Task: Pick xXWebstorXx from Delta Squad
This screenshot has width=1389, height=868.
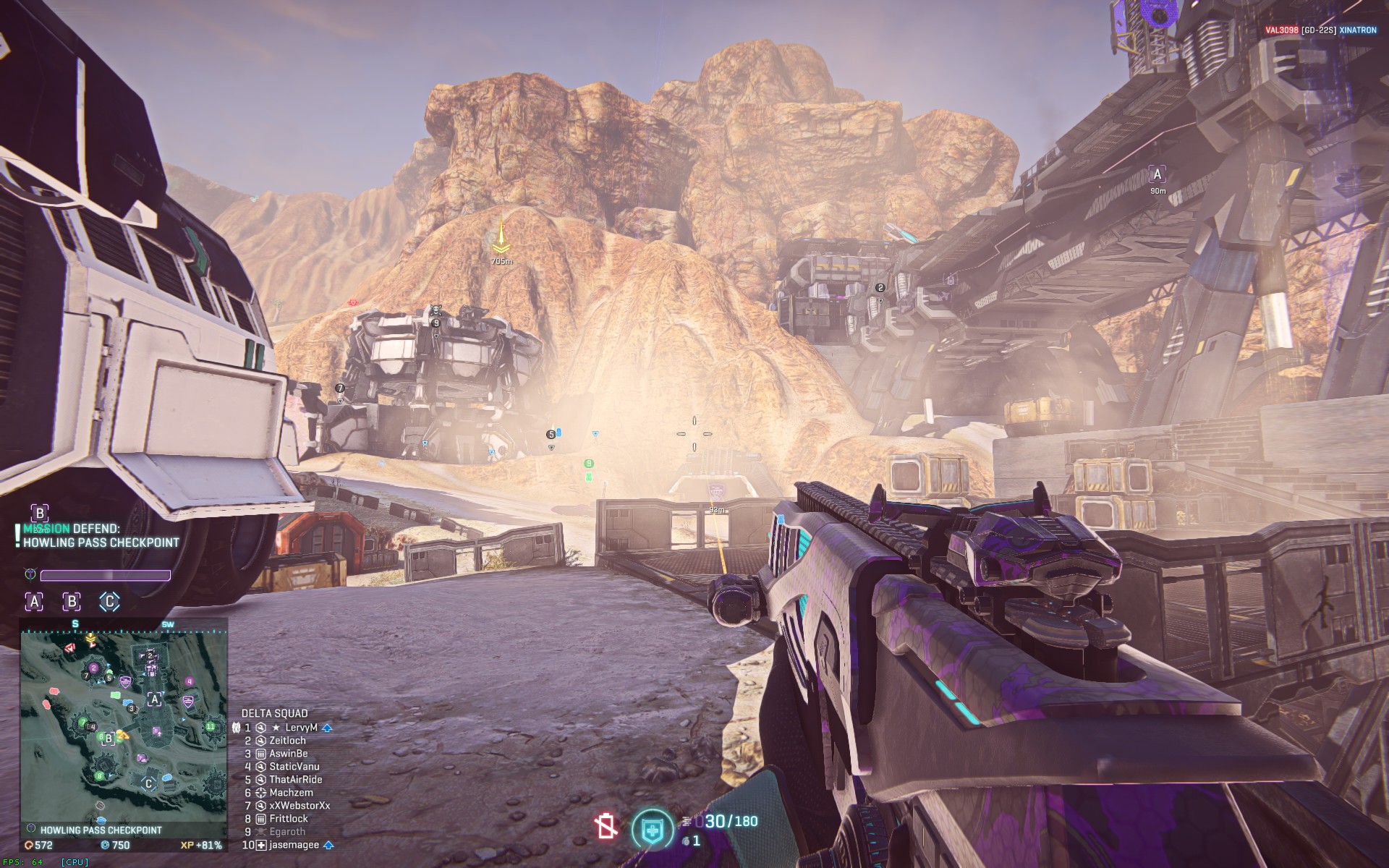Action: [299, 806]
